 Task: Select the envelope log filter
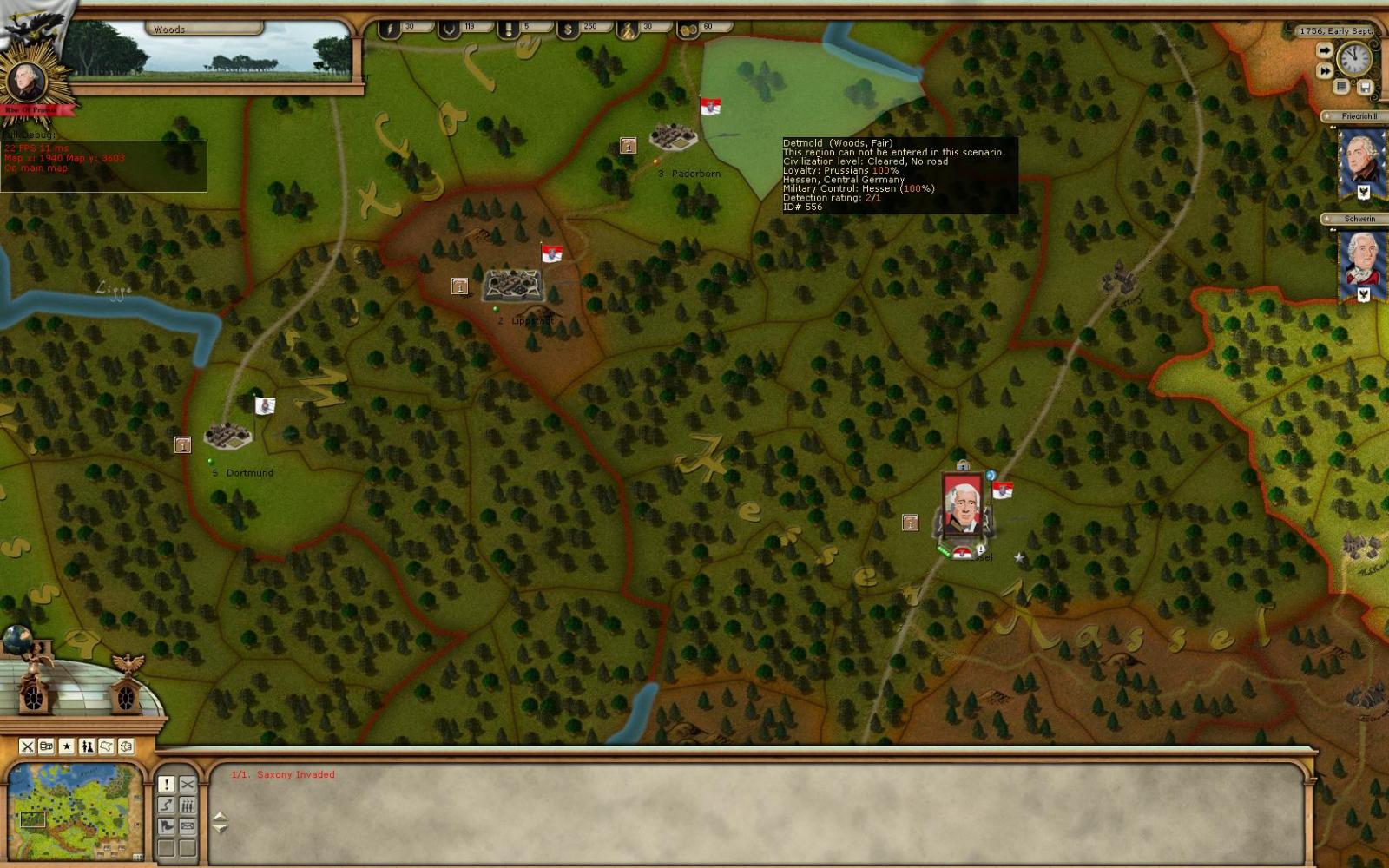(x=187, y=826)
